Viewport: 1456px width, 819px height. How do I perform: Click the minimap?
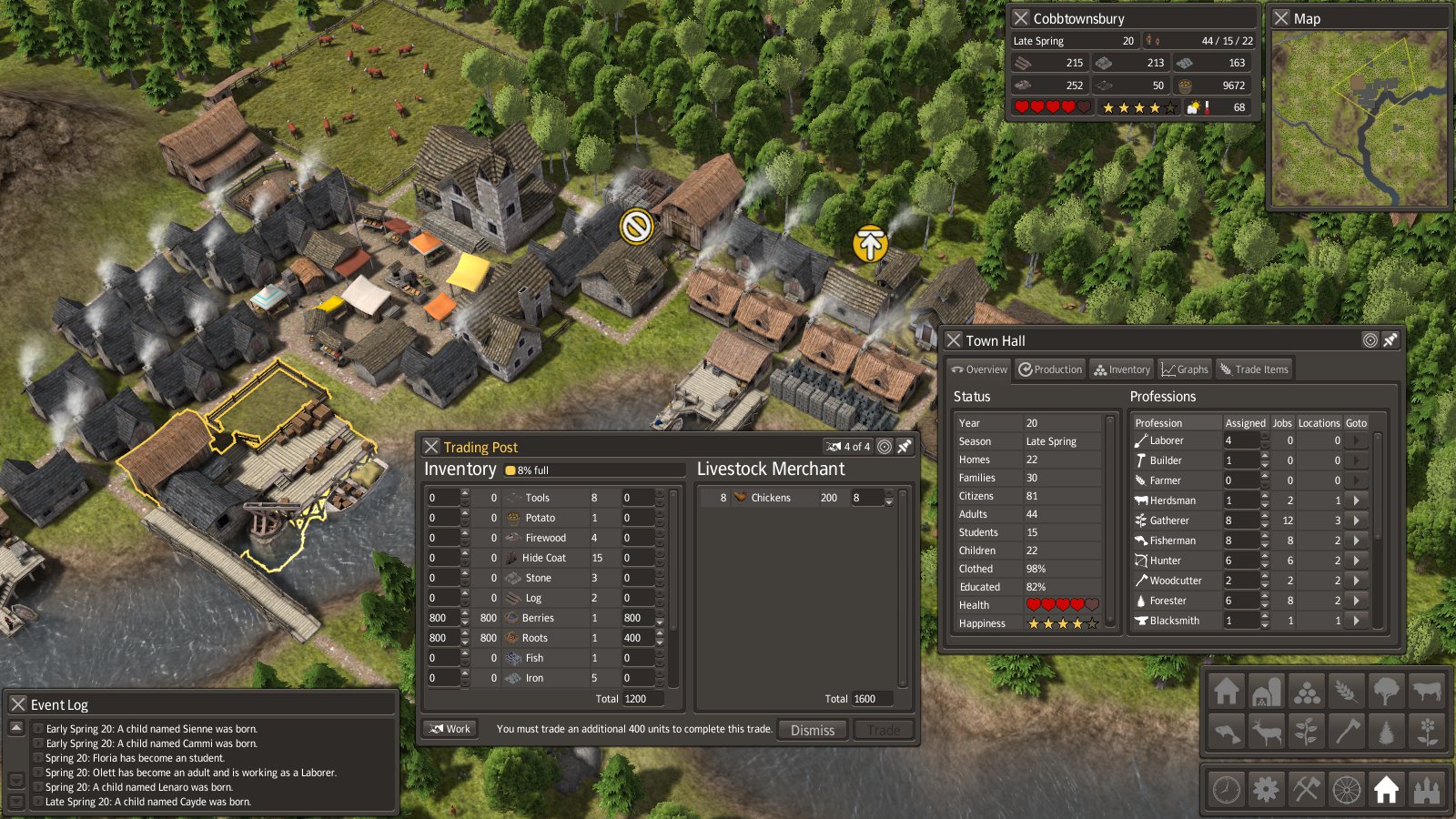pyautogui.click(x=1358, y=118)
